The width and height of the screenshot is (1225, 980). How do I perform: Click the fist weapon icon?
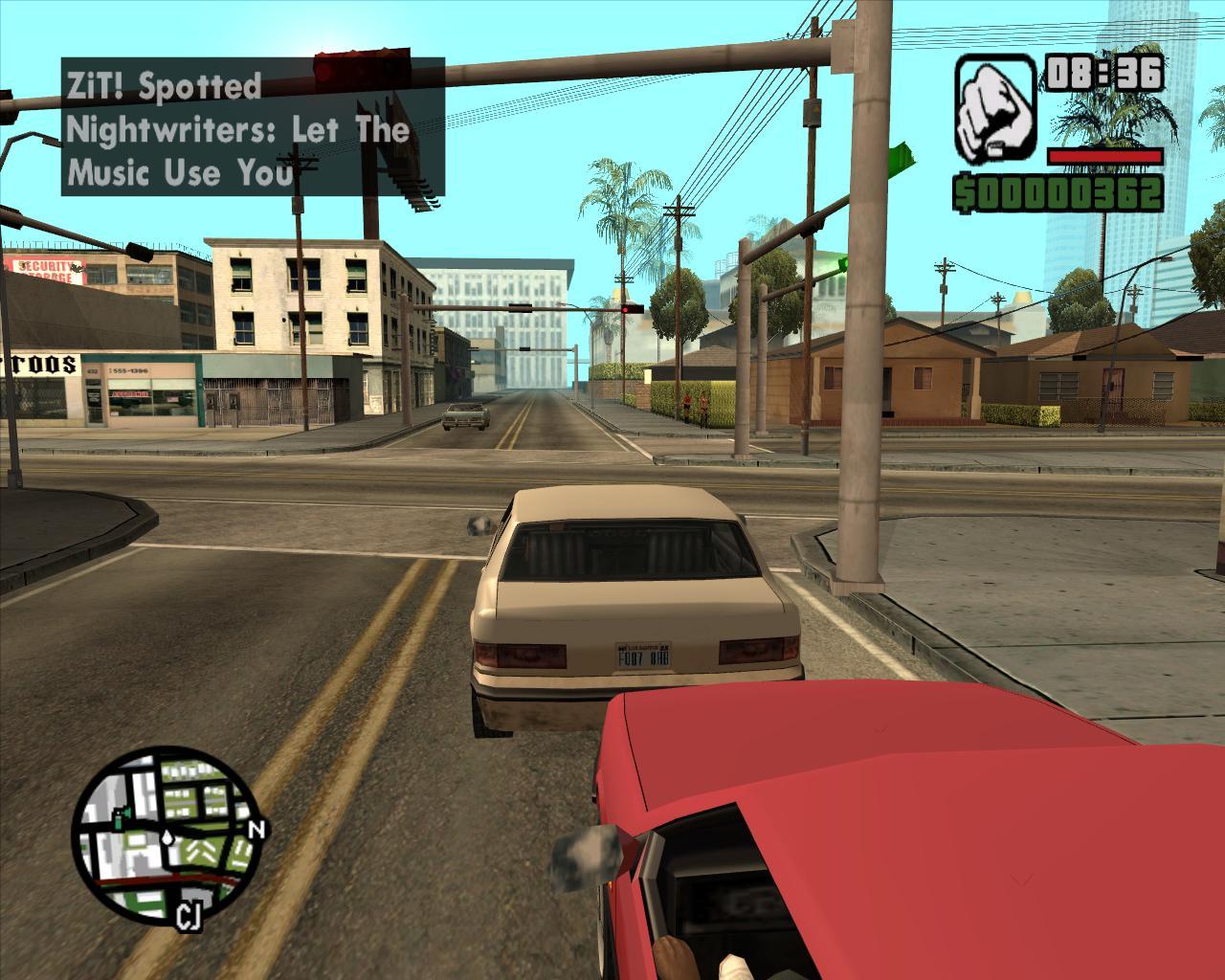click(995, 109)
